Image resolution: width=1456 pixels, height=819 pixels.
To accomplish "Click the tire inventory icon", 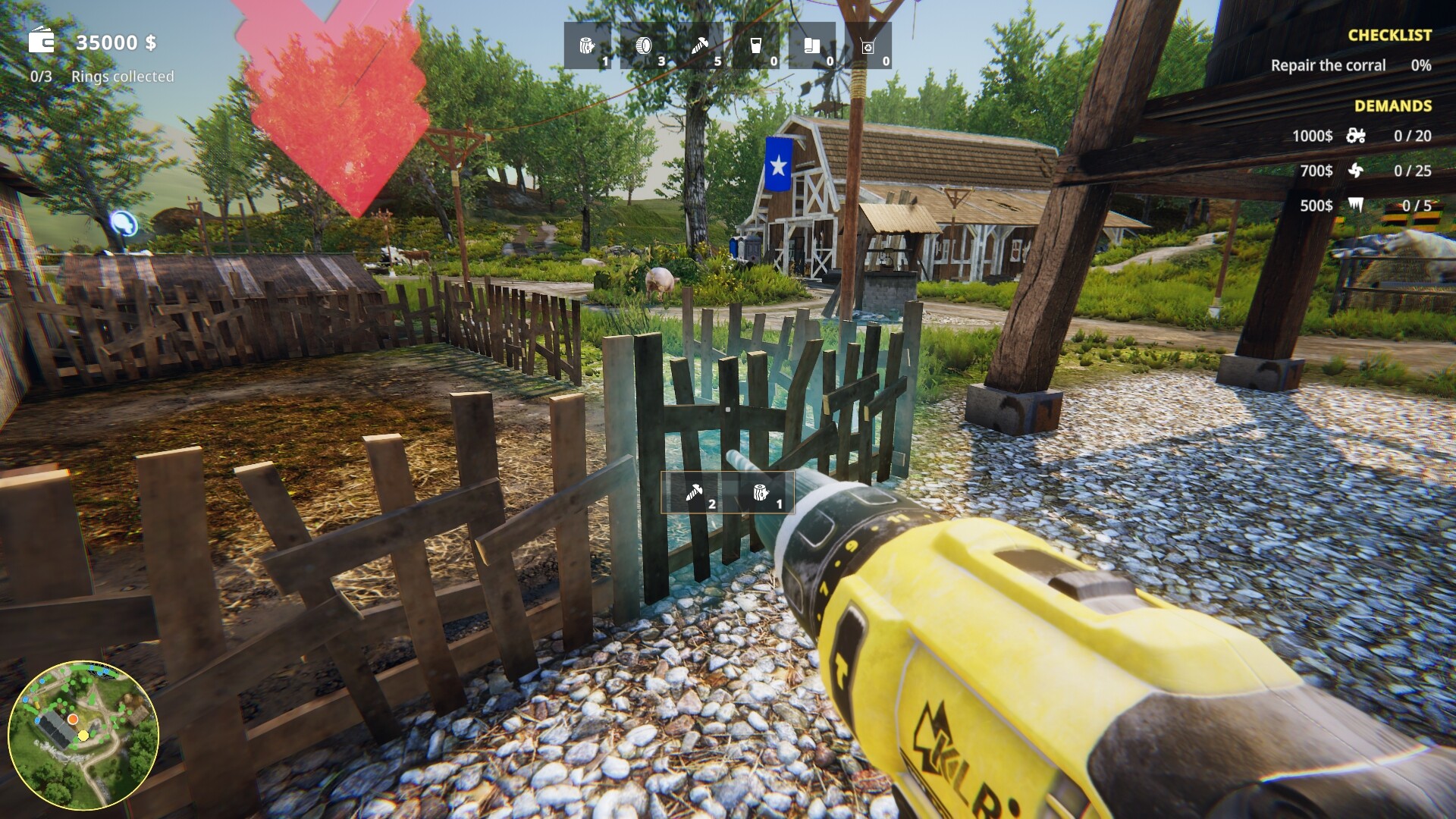I will coord(645,45).
